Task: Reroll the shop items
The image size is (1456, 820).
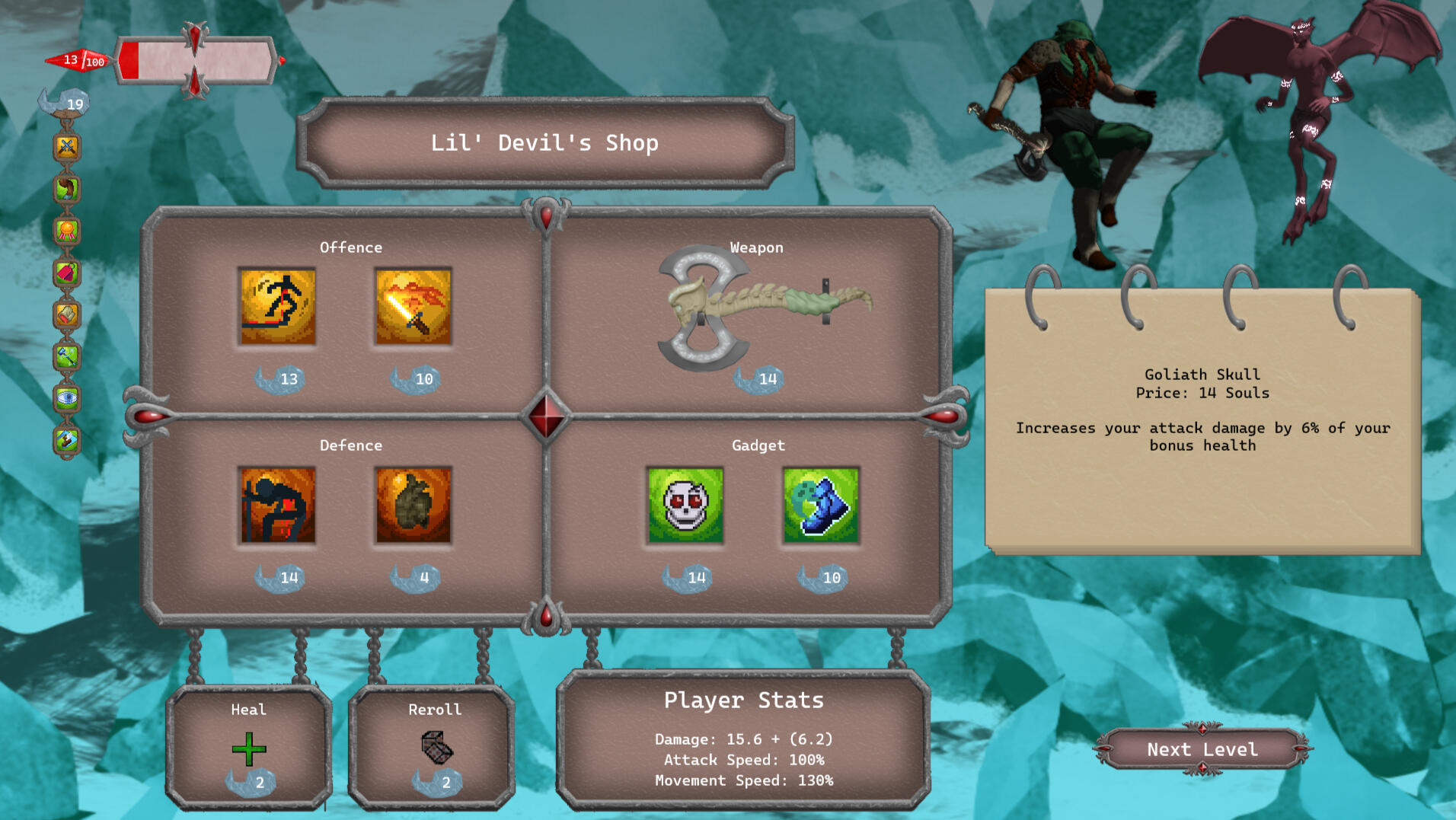Action: (436, 748)
